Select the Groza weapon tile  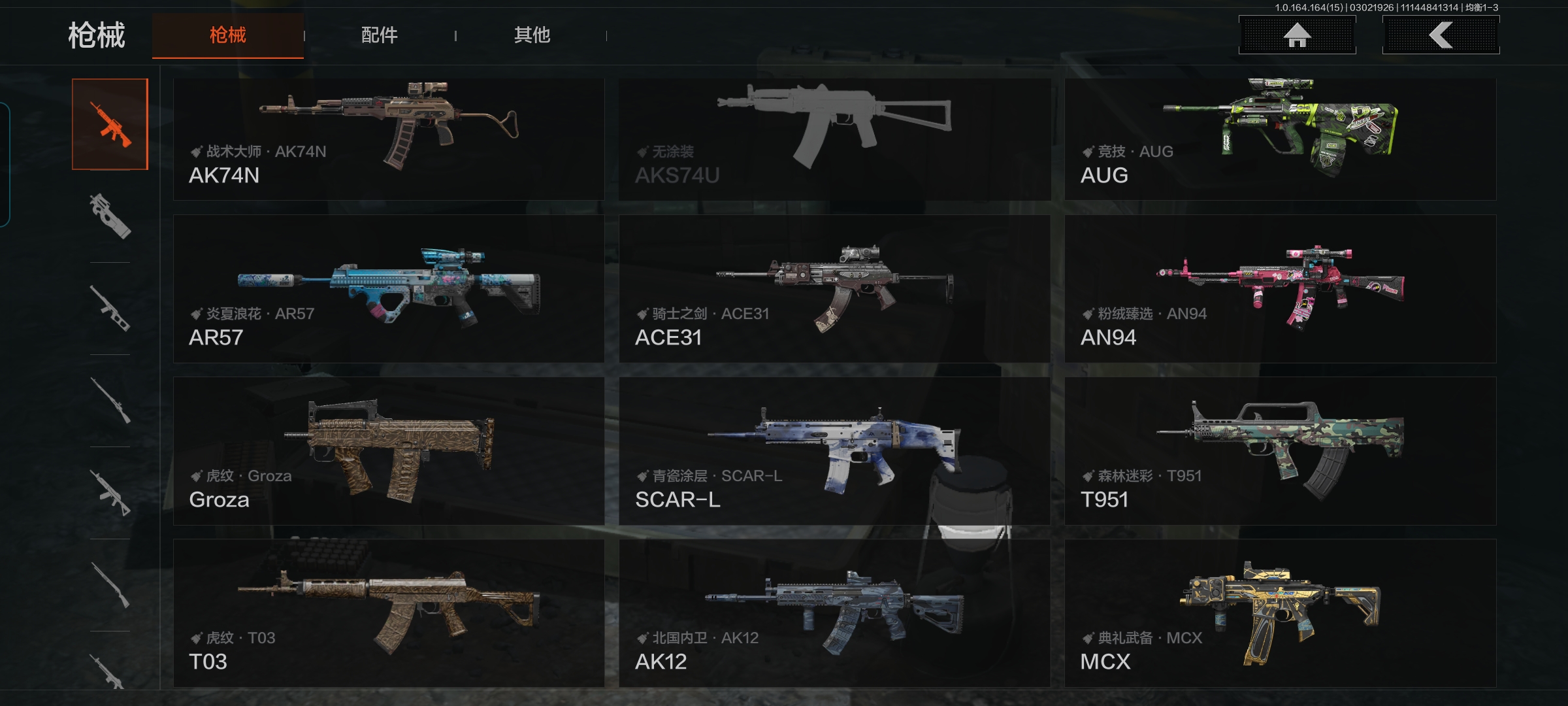point(389,450)
